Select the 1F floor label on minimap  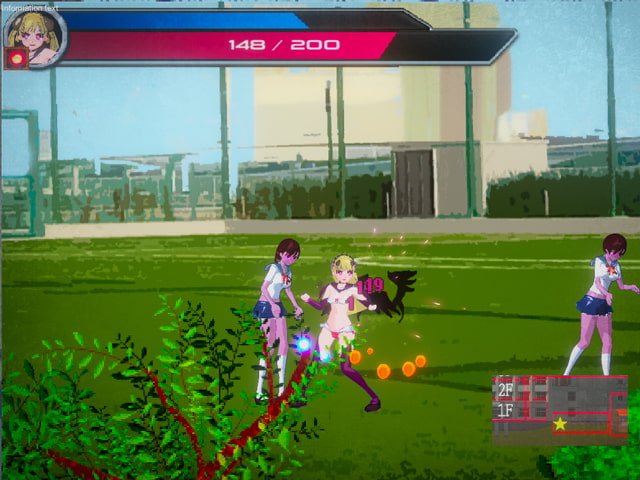pos(506,410)
